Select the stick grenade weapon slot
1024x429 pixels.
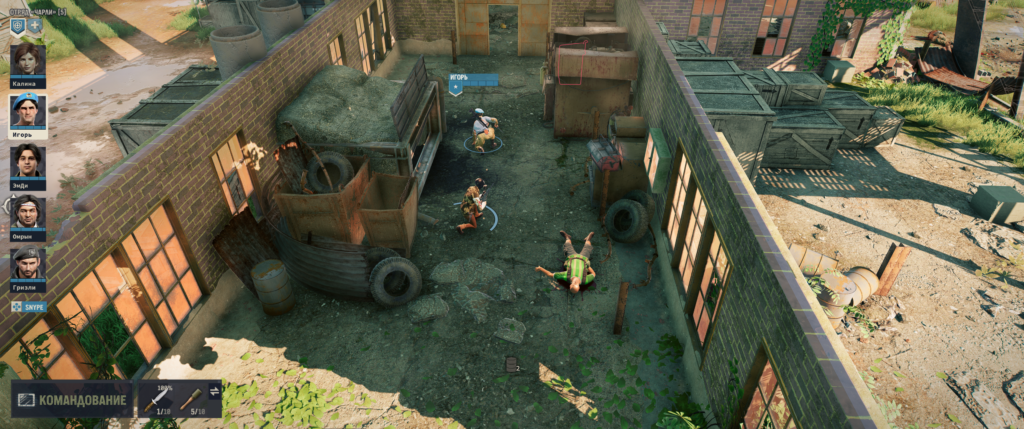pos(192,400)
